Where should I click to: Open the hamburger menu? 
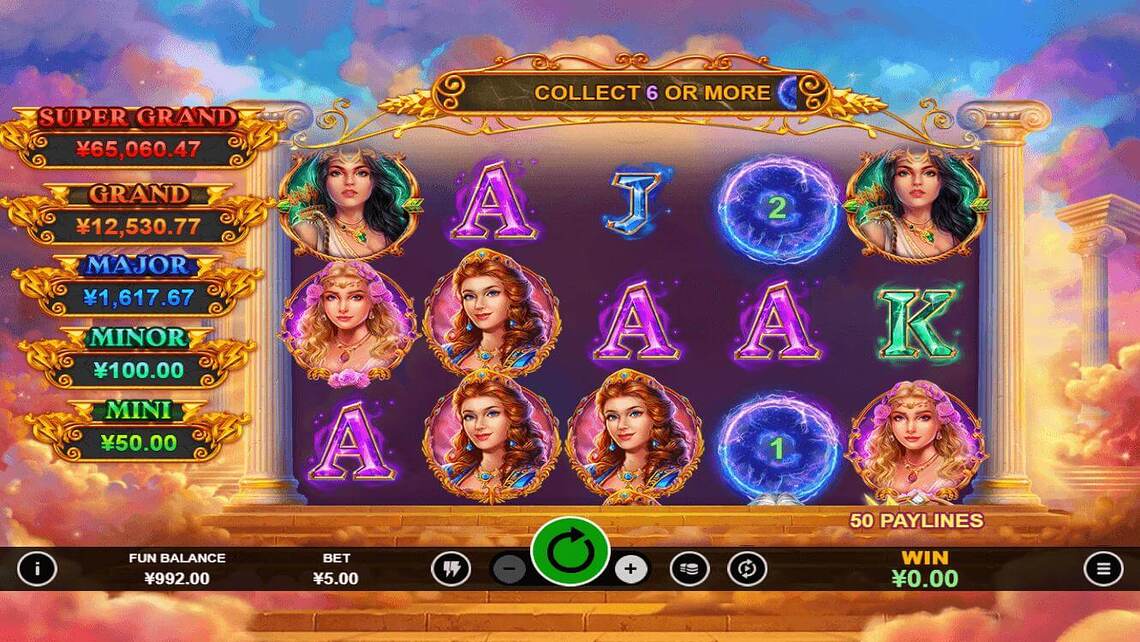[1103, 569]
